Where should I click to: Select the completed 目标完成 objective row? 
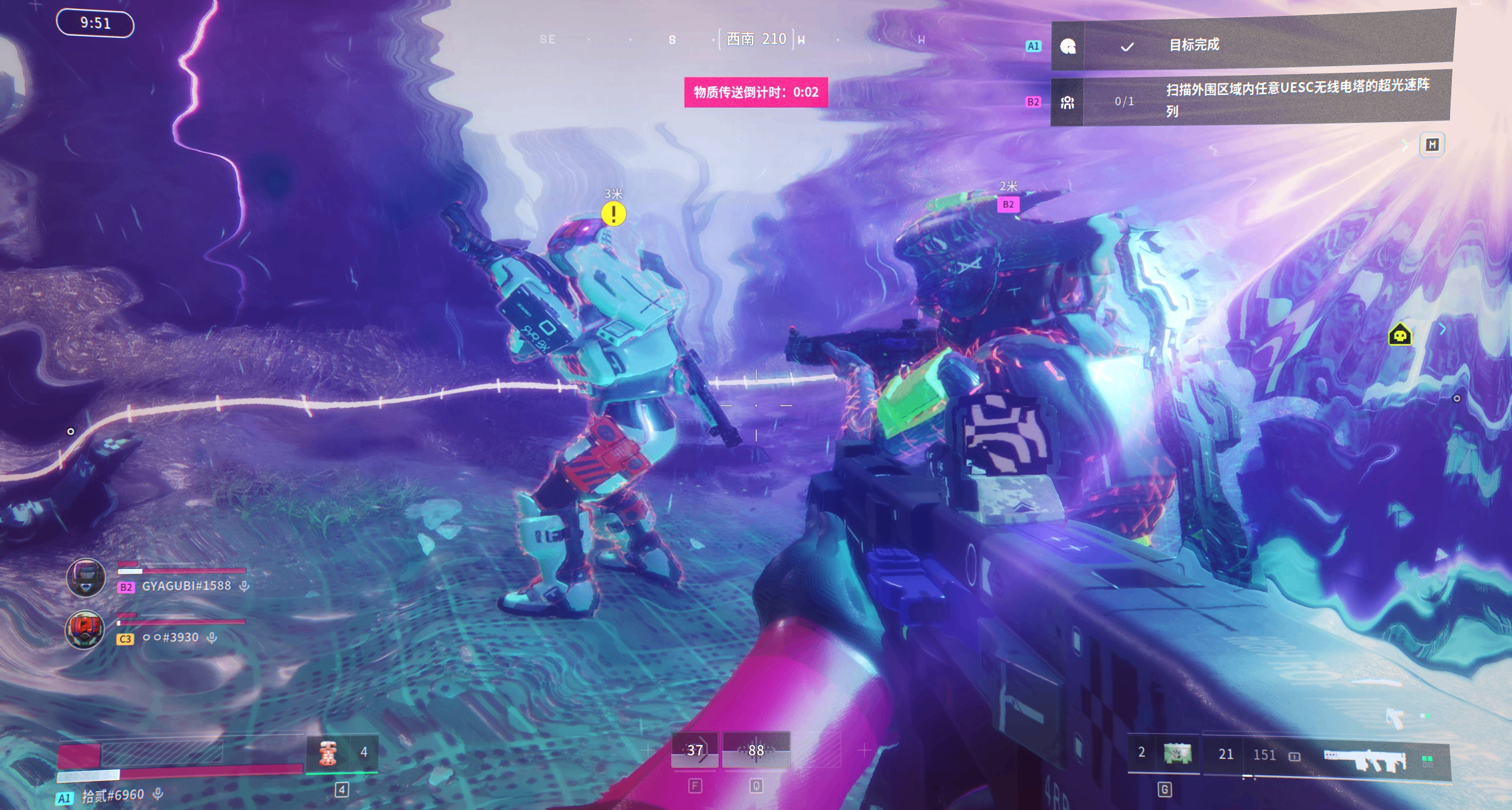coord(1252,44)
